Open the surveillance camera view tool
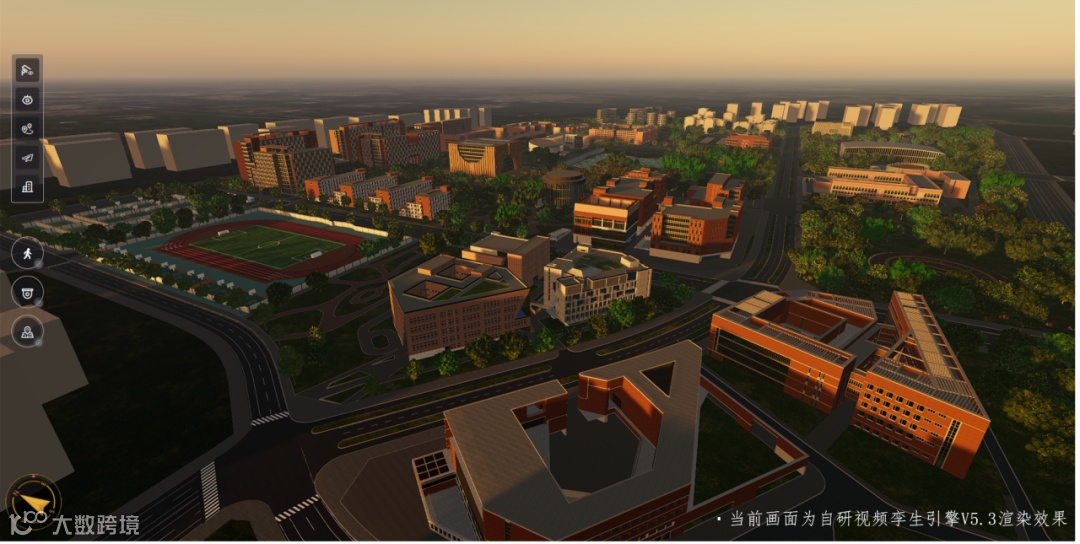The width and height of the screenshot is (1080, 544). point(27,70)
